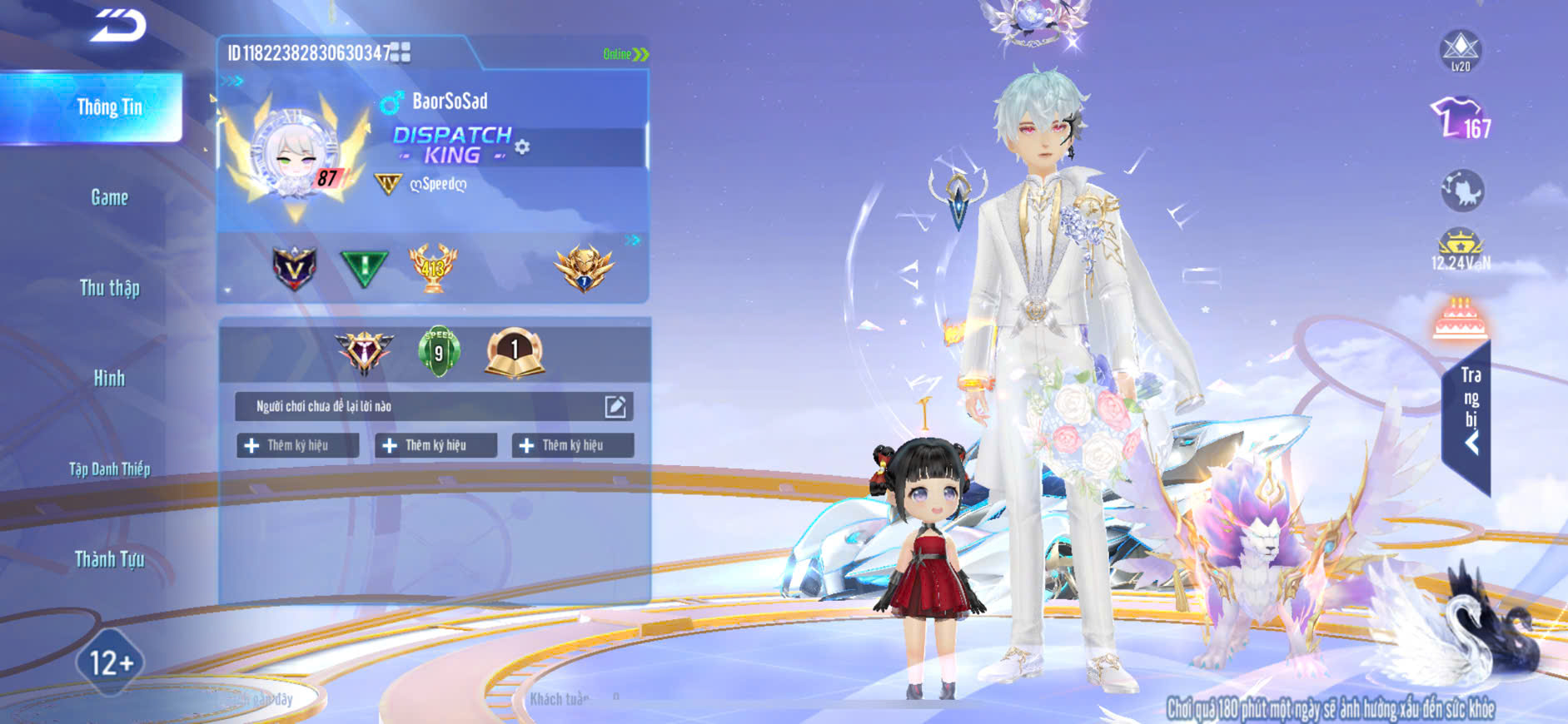Show the Tập Danh Thiếp tab
Viewport: 1568px width, 724px height.
click(x=109, y=469)
